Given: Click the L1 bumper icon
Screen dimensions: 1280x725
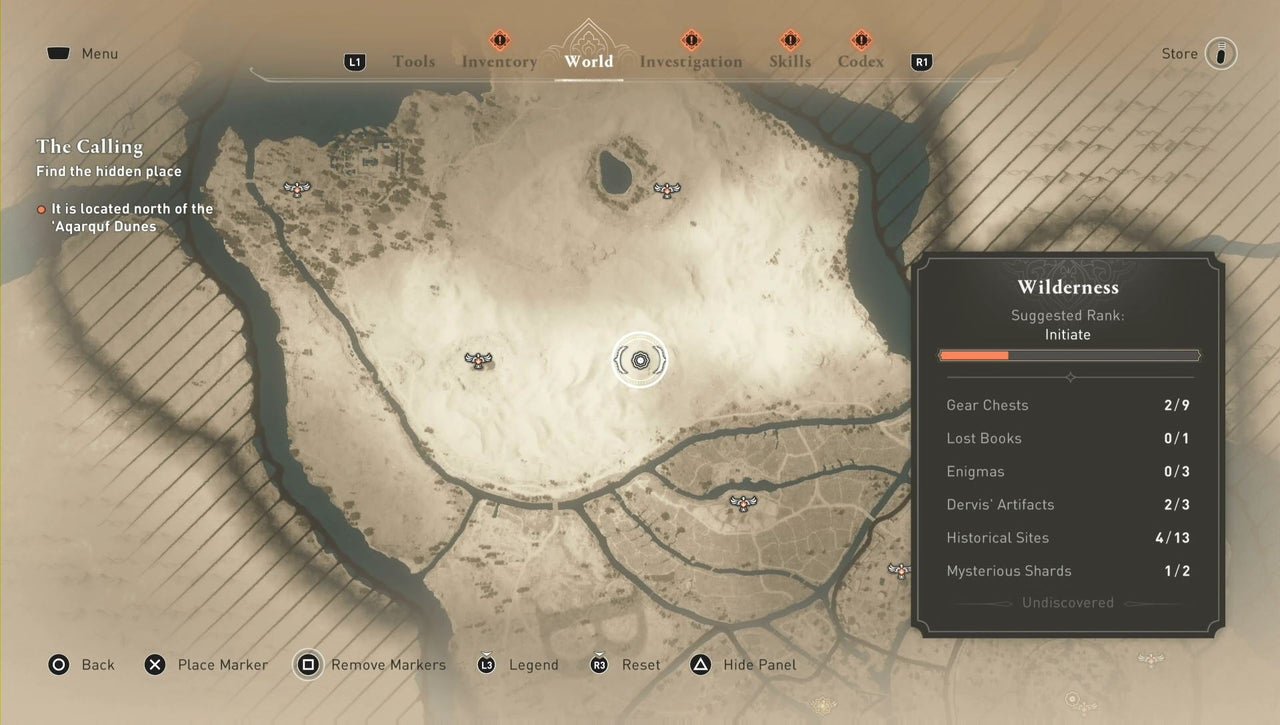Looking at the screenshot, I should (x=355, y=62).
